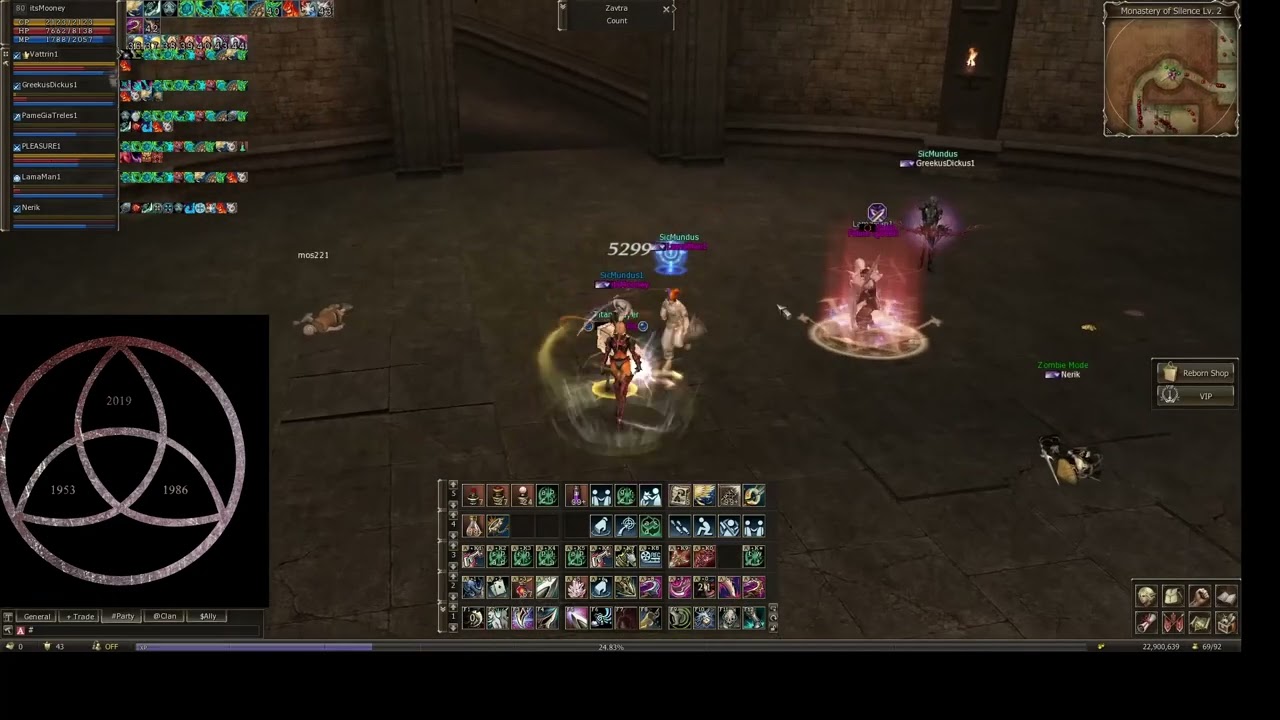Open the character status face icon
Viewport: 1280px width, 720px height.
1146,597
